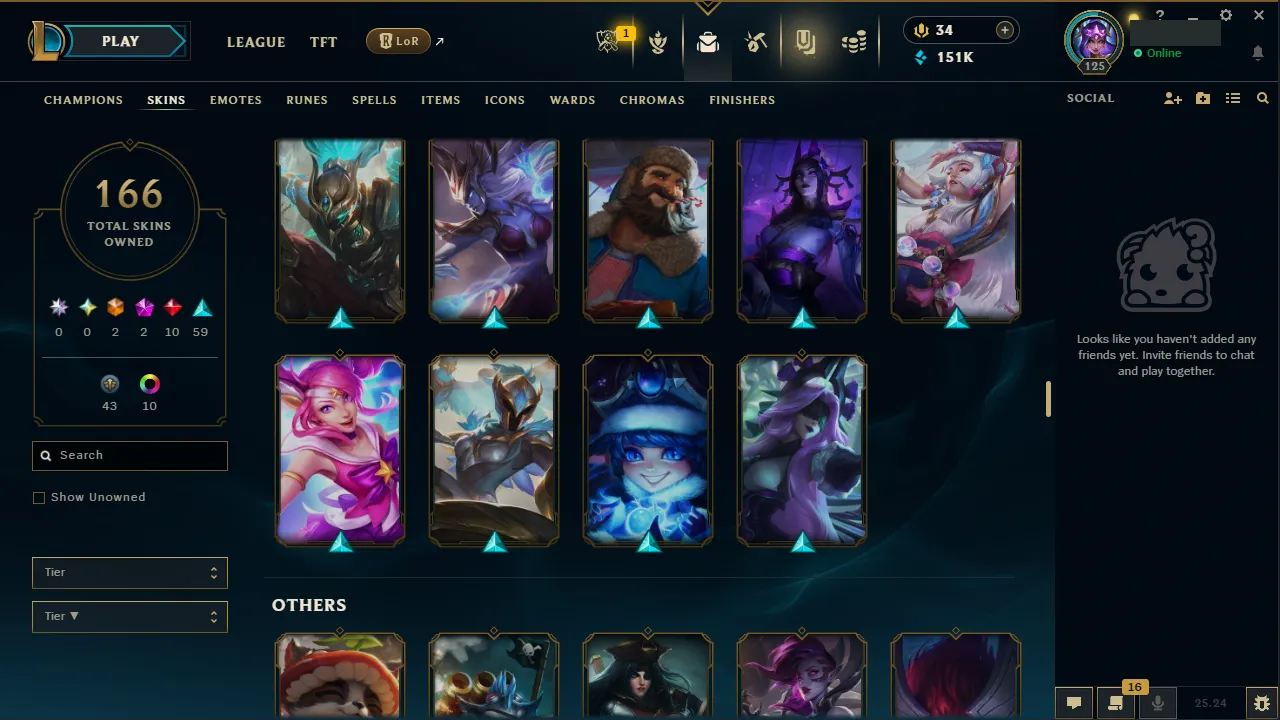Image resolution: width=1280 pixels, height=720 pixels.
Task: Open the Store with the coins icon
Action: point(853,42)
